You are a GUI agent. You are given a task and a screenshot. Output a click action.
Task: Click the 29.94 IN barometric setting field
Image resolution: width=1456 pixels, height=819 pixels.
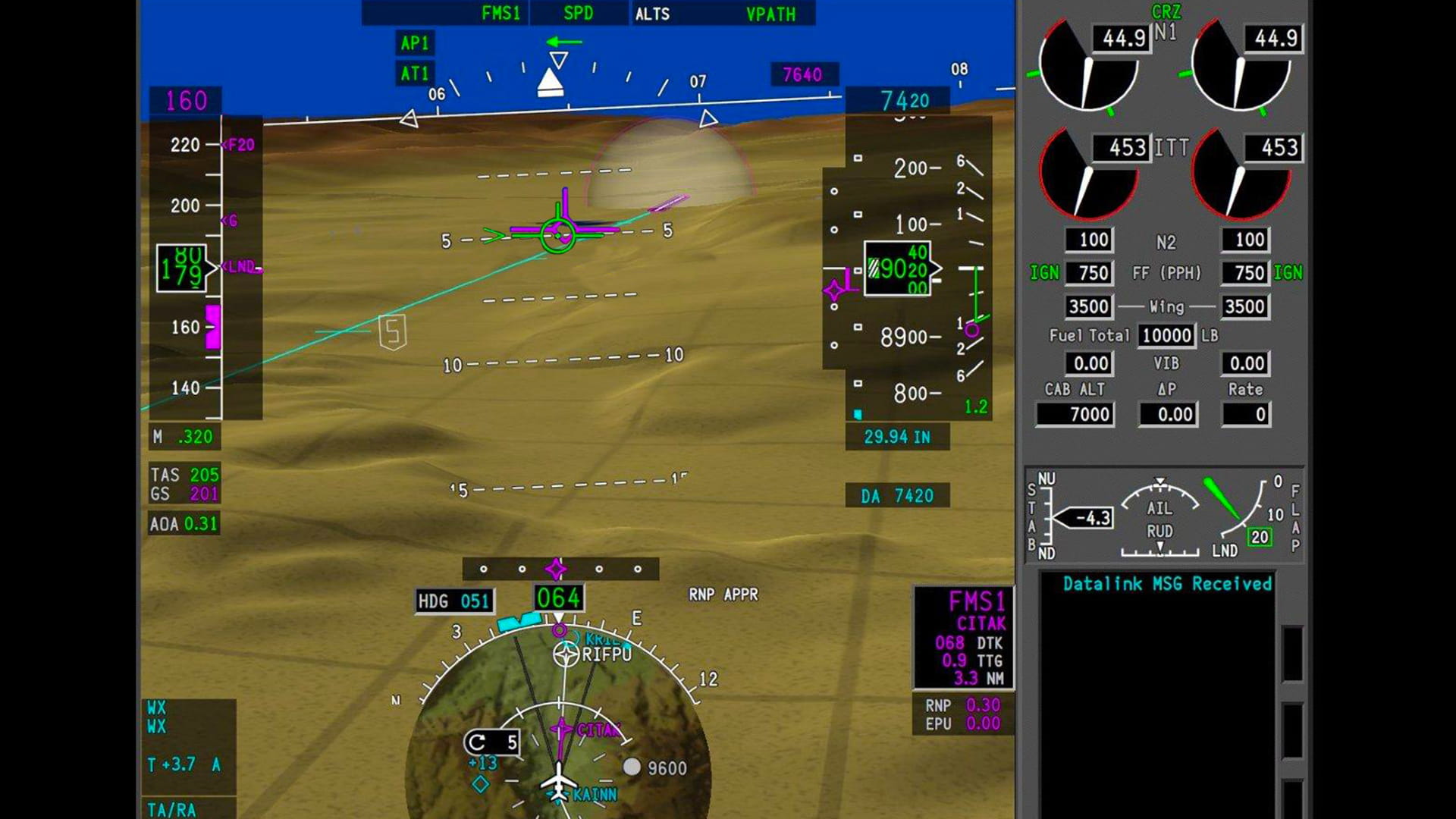[x=897, y=437]
